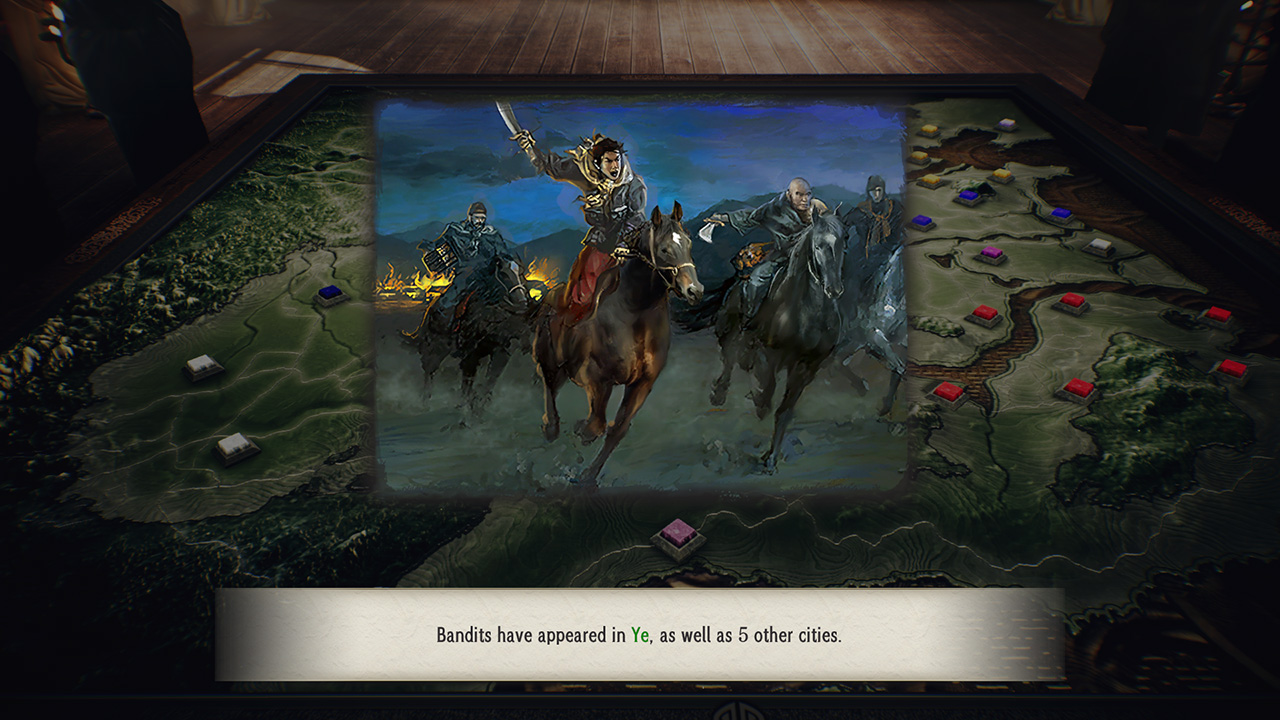This screenshot has width=1280, height=720.
Task: Select the blue city marker near the right edge
Action: pos(1059,213)
